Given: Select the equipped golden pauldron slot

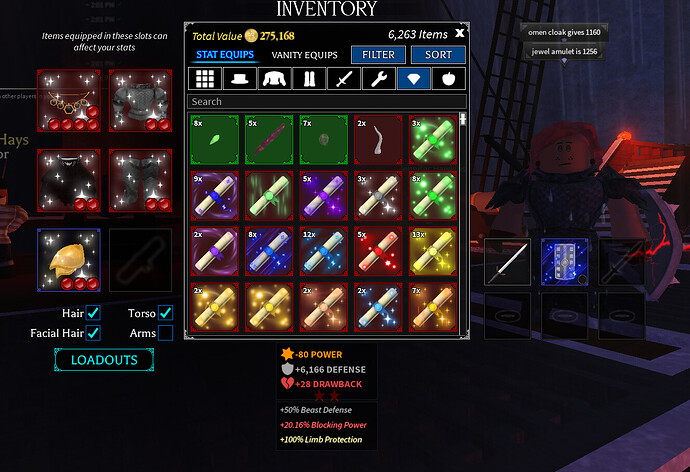Looking at the screenshot, I should coord(69,260).
